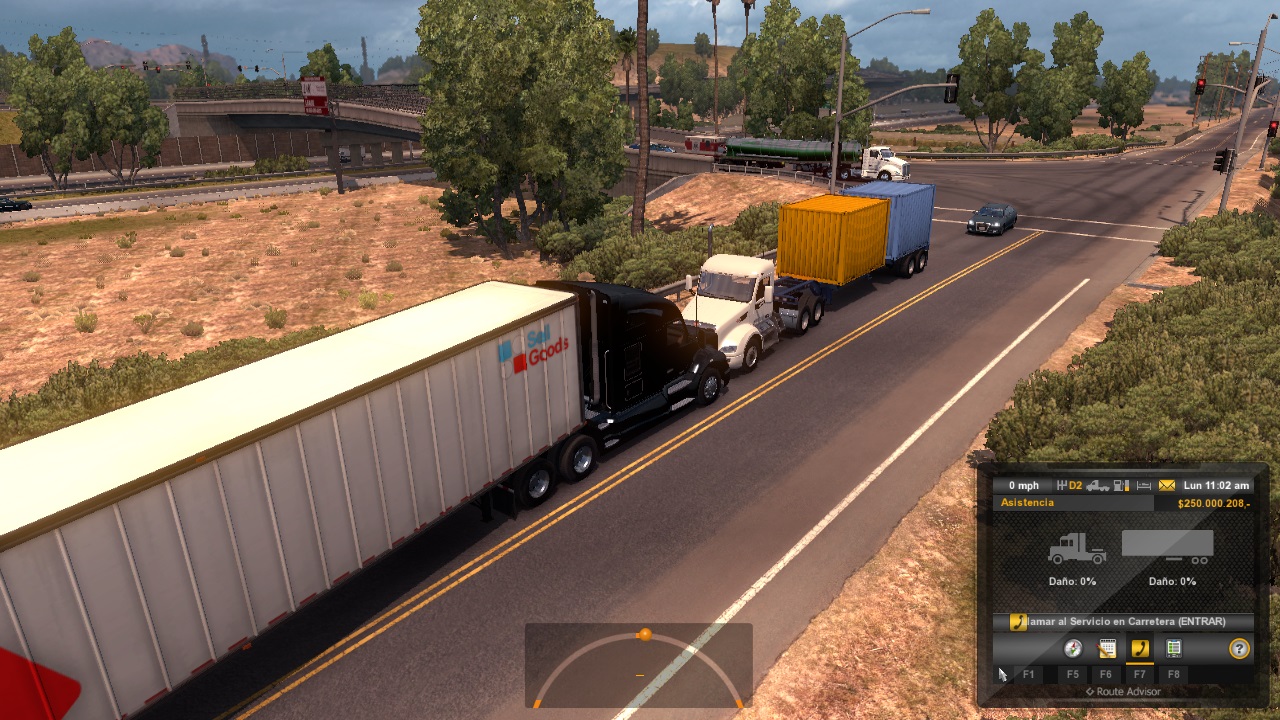Switch to the calendar job info tab
1280x720 pixels.
tap(1107, 649)
